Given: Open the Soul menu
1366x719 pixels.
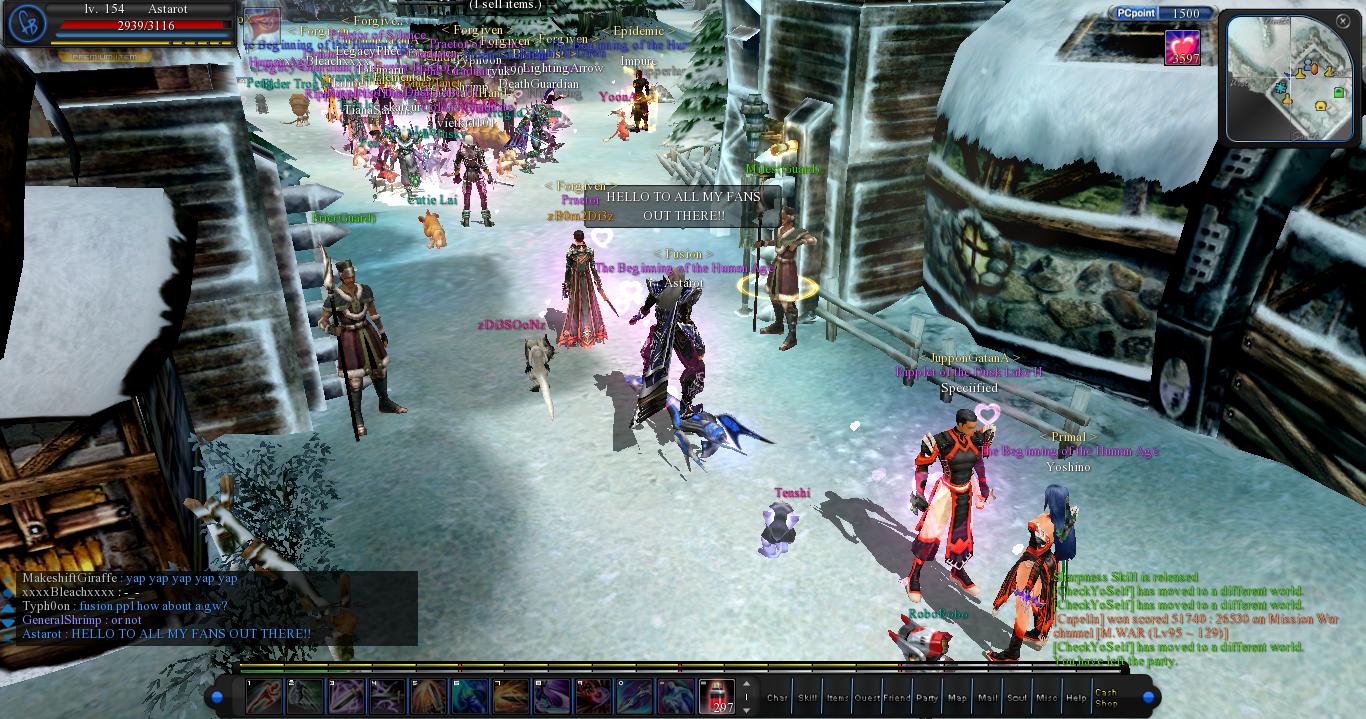Looking at the screenshot, I should 1017,697.
